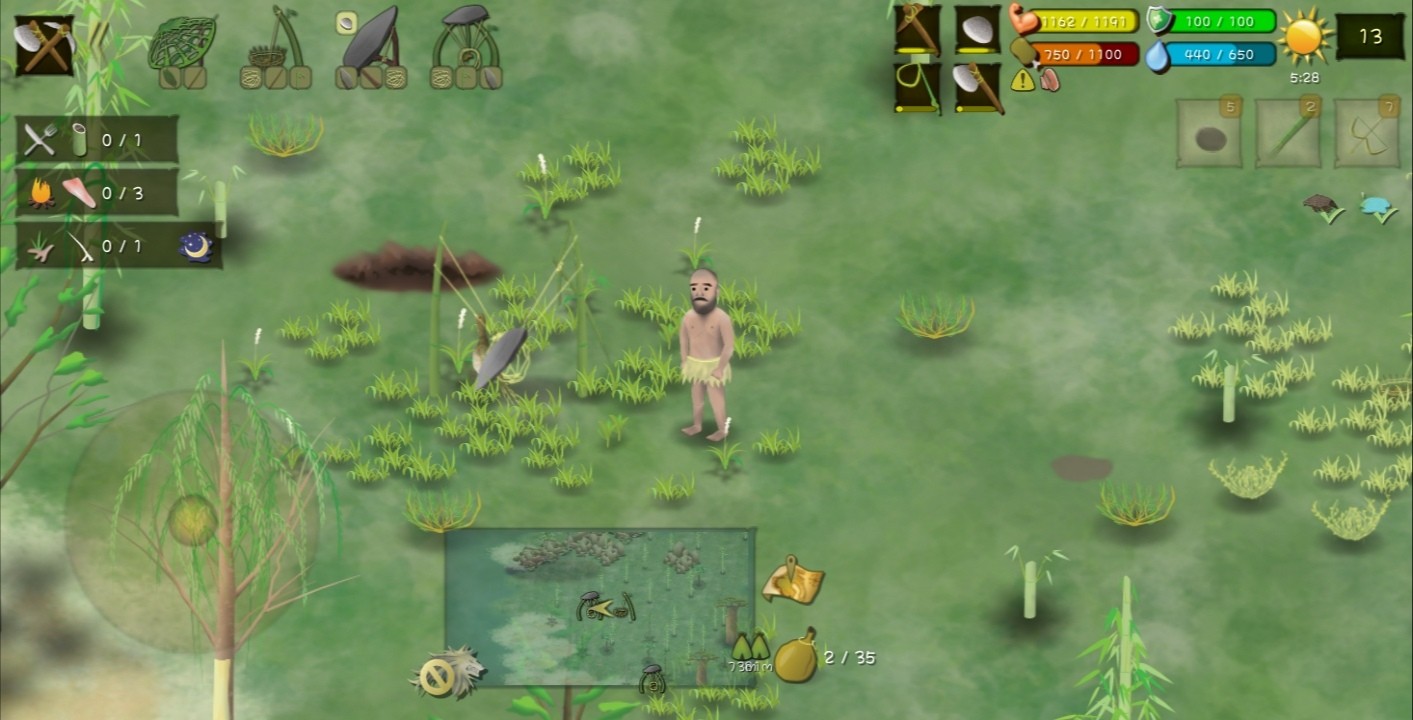Screen dimensions: 1413x720
Task: Choose the stone axe tool slot
Action: pyautogui.click(x=977, y=87)
